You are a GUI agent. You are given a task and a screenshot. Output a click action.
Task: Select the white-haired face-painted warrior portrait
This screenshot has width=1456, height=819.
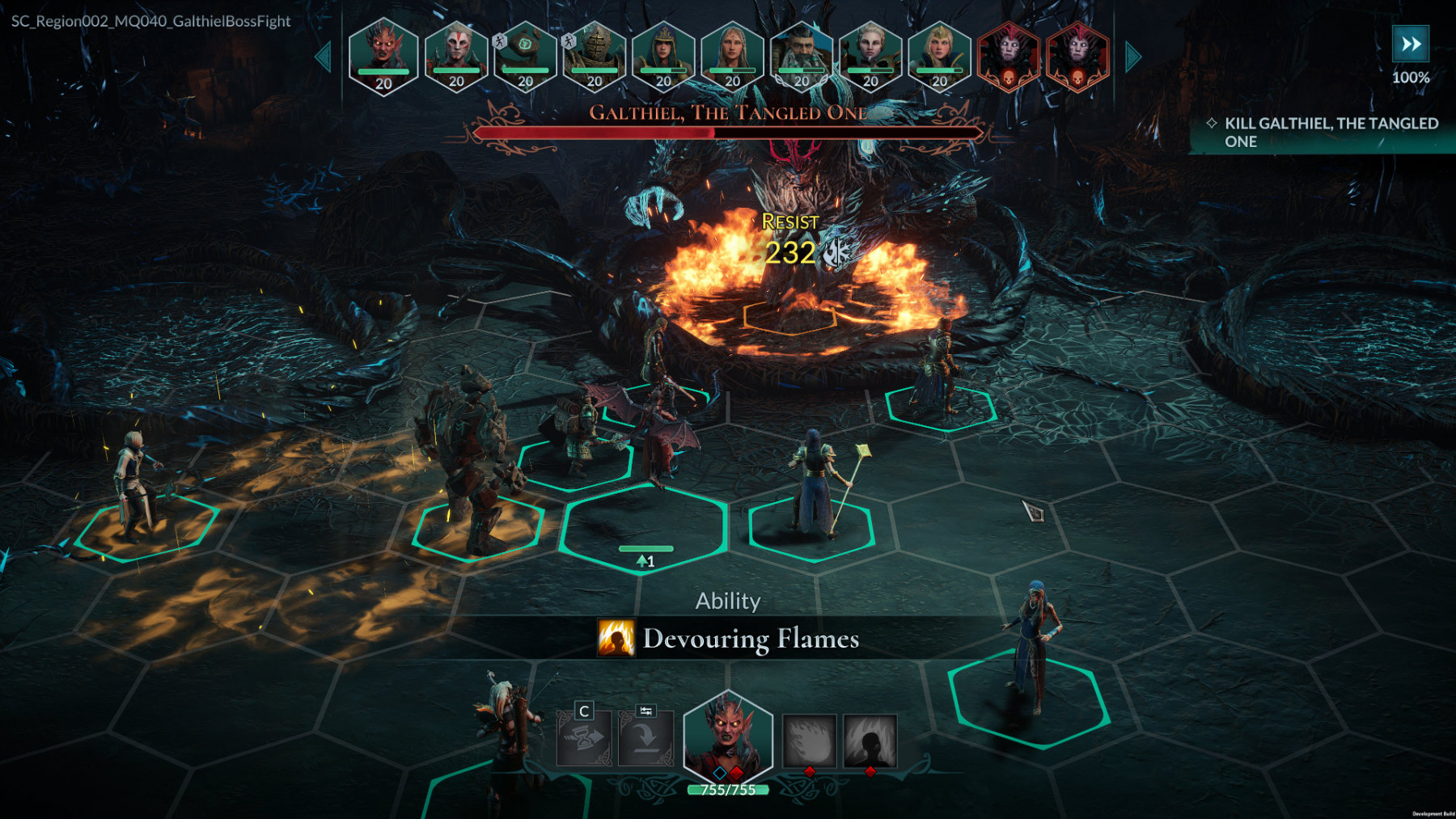point(456,55)
